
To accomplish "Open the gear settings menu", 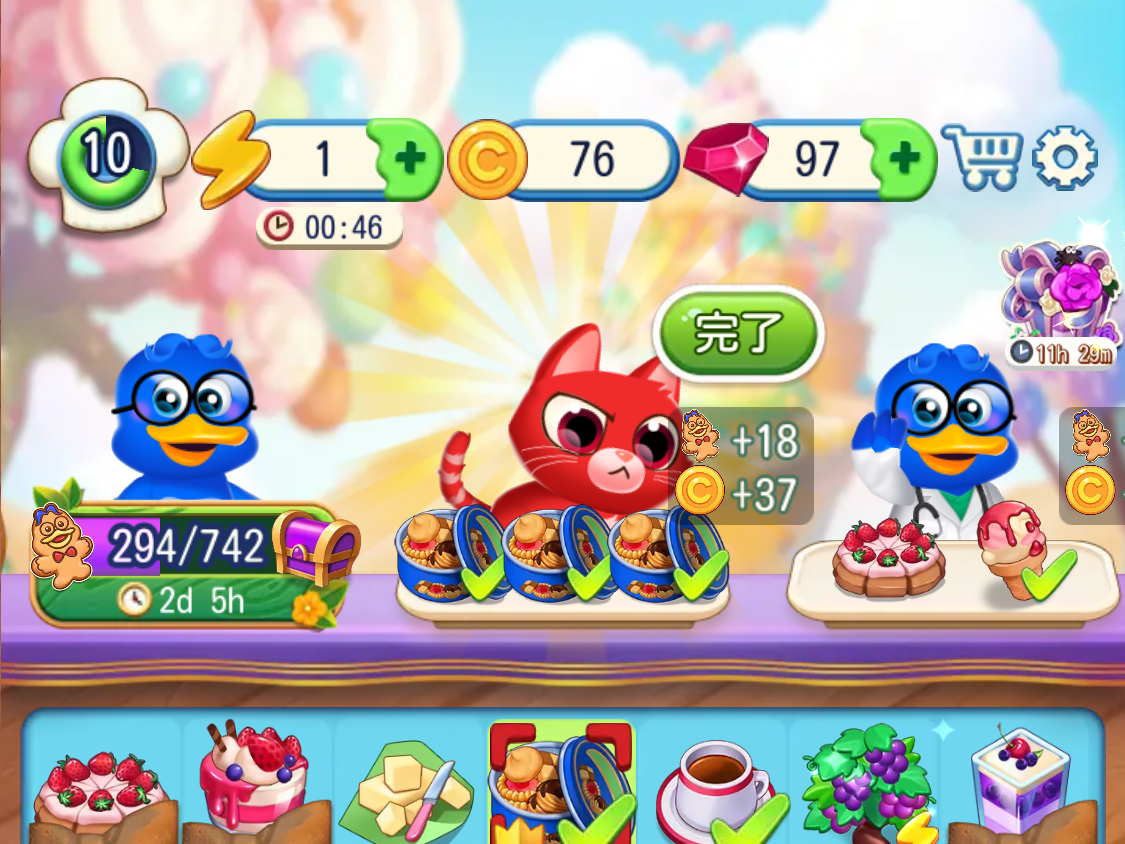I will [1064, 157].
